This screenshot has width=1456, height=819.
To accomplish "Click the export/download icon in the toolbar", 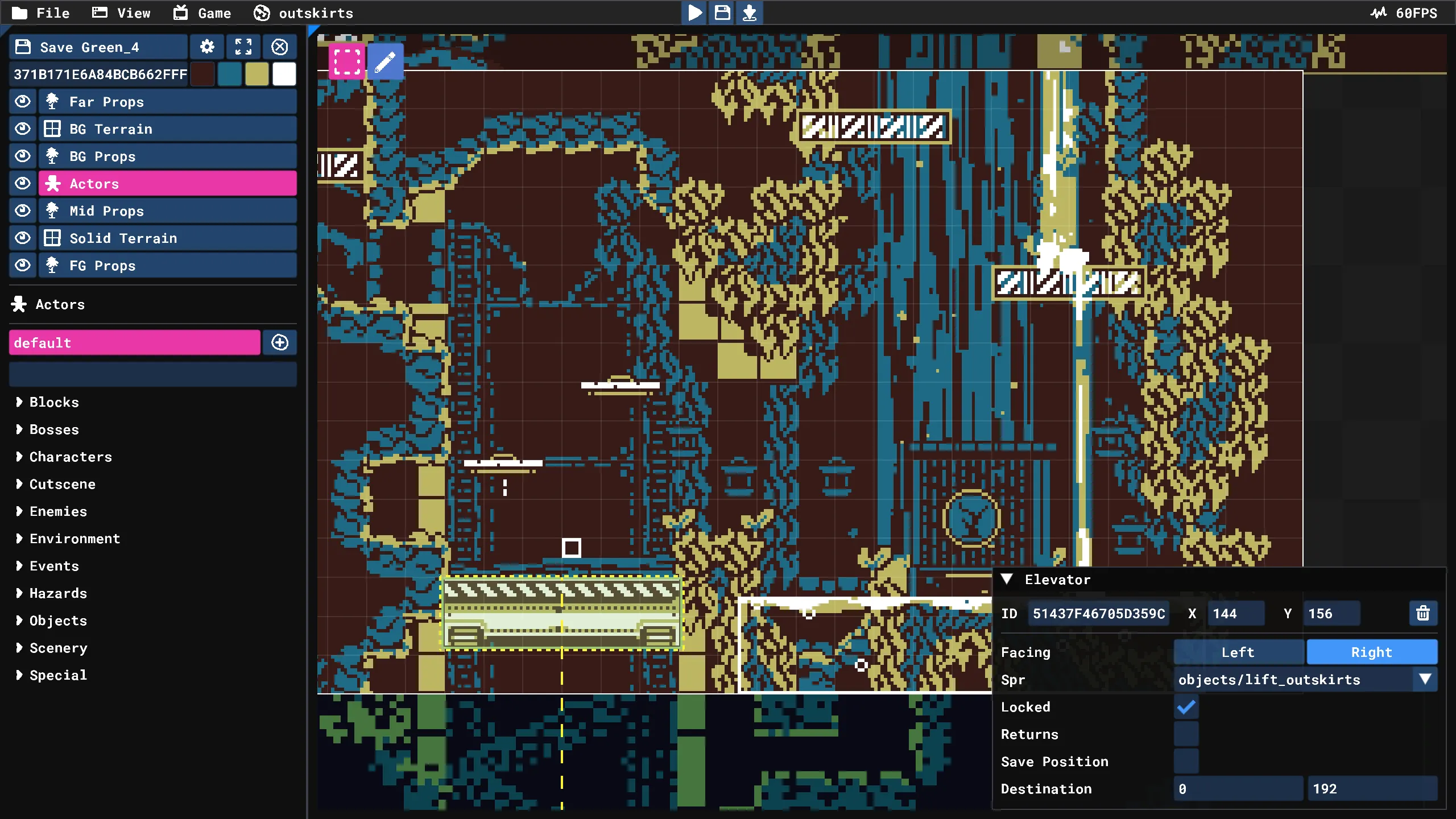I will click(749, 13).
